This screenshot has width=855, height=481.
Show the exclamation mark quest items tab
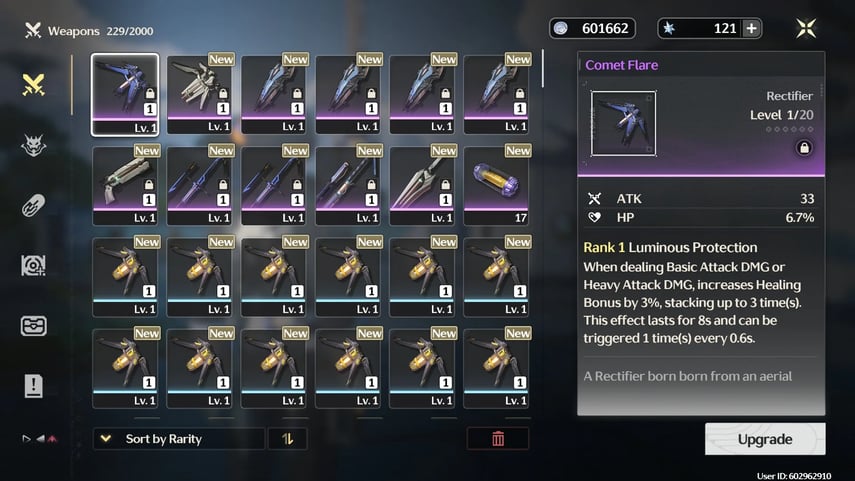pyautogui.click(x=35, y=386)
